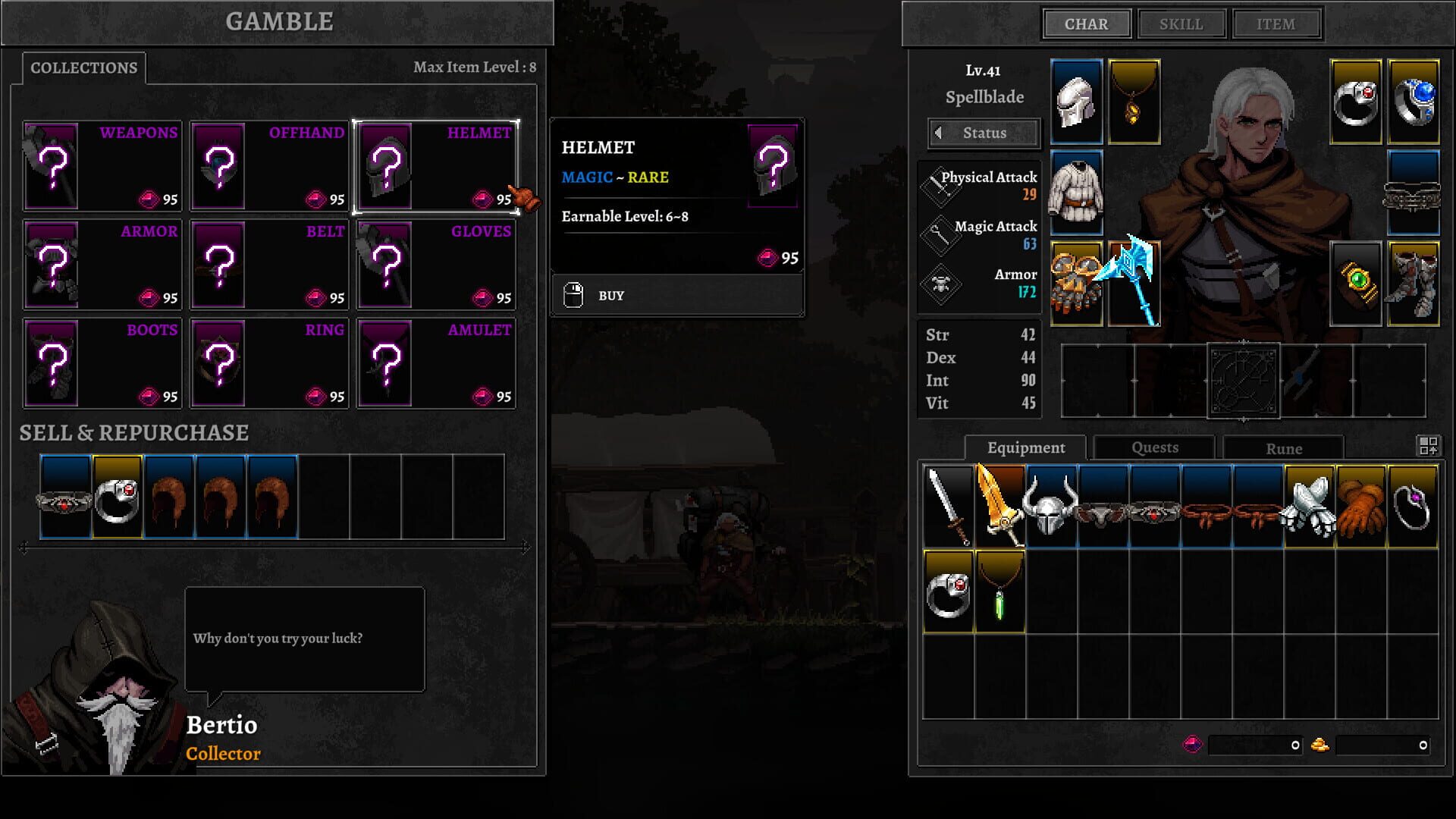Choose the Ring gamble slot
1456x819 pixels.
pyautogui.click(x=220, y=364)
